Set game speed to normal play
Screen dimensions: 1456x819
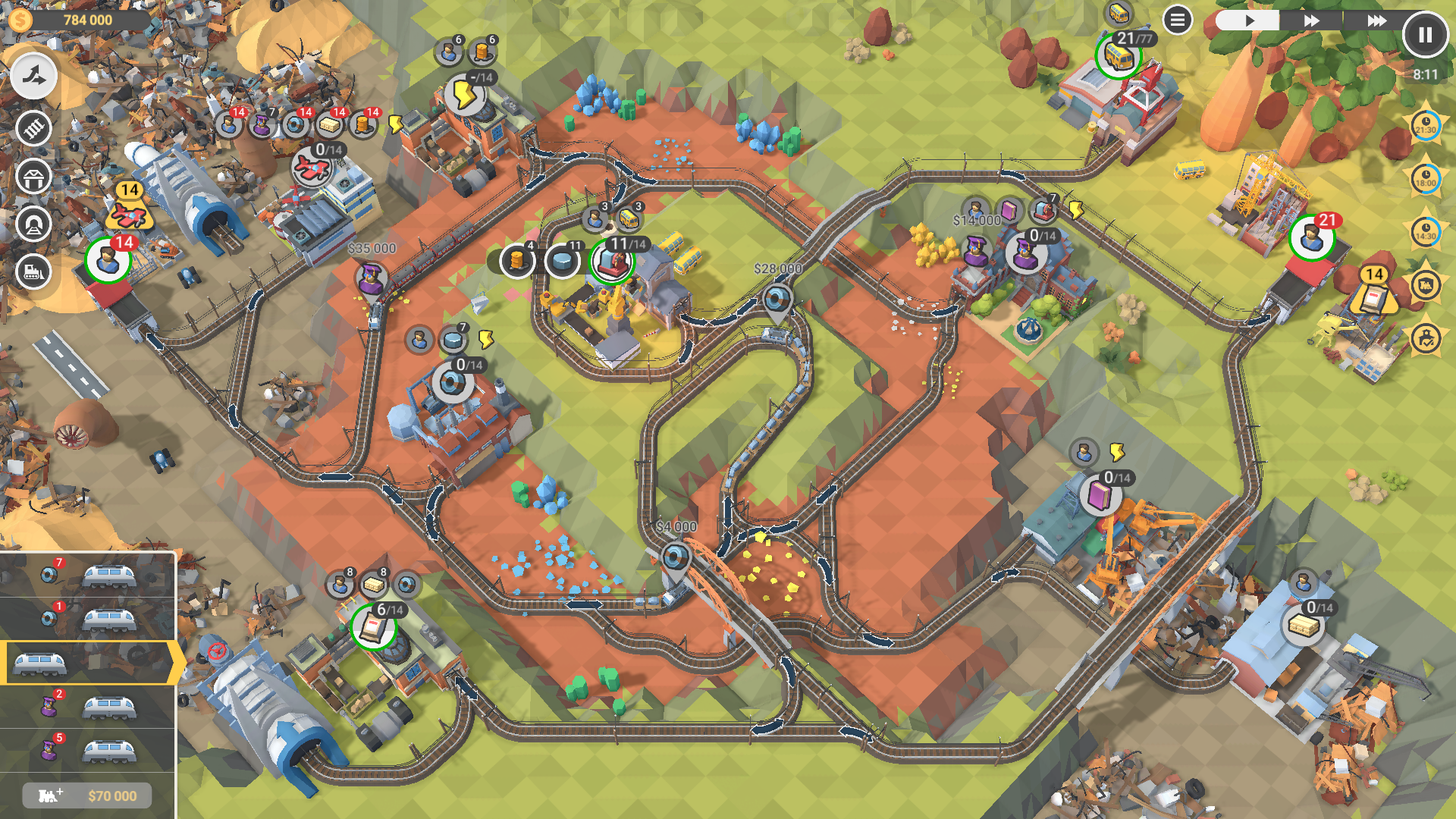[x=1249, y=20]
